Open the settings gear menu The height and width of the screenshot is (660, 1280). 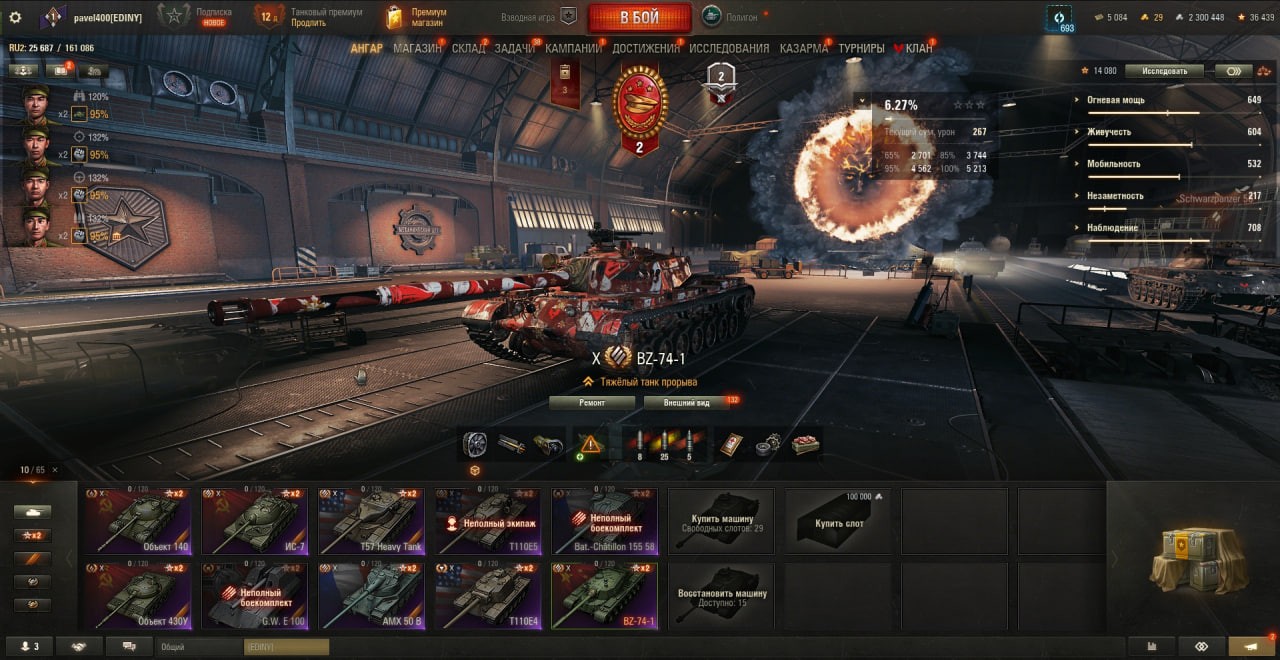click(x=15, y=17)
